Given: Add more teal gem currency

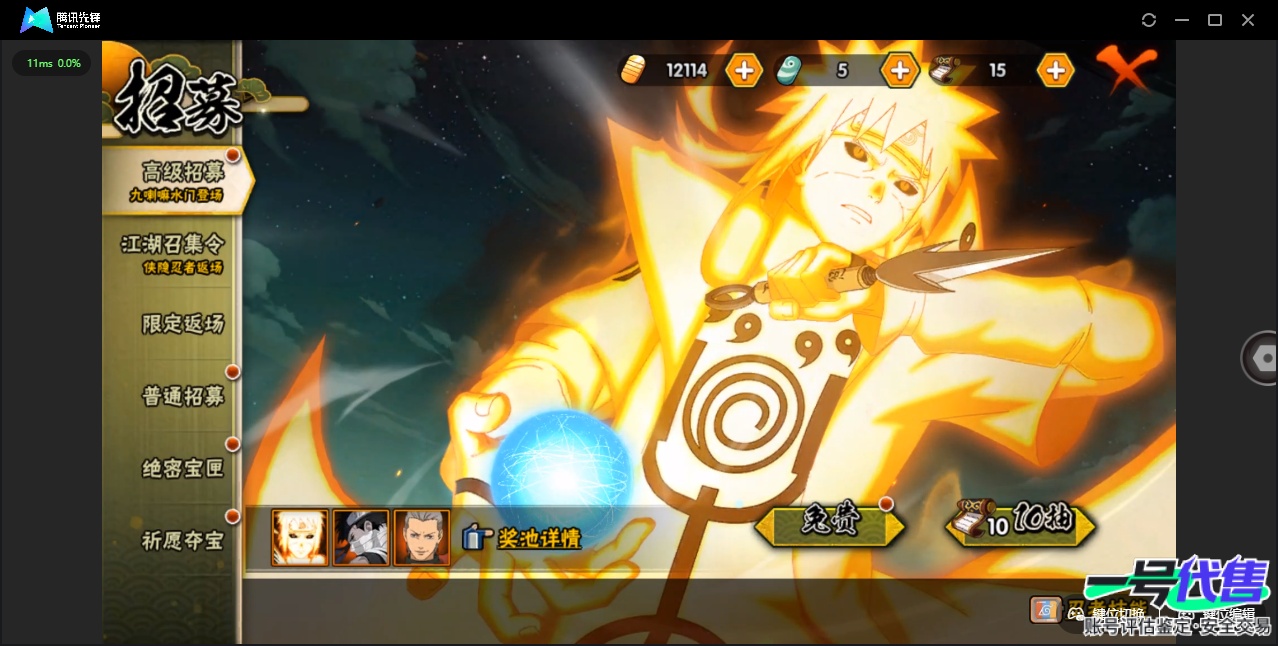Looking at the screenshot, I should point(899,70).
